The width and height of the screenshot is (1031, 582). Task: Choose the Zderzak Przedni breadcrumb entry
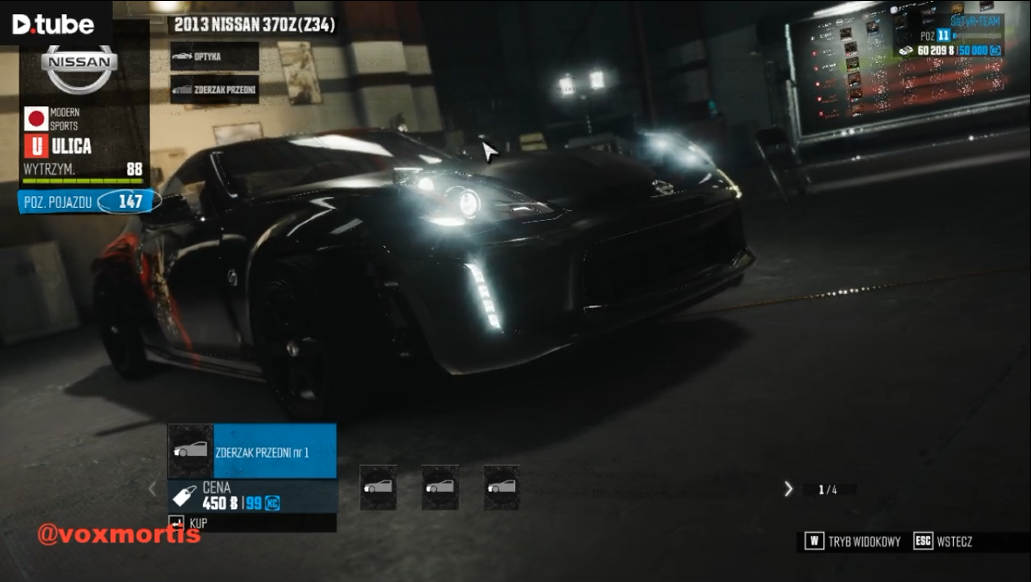214,90
